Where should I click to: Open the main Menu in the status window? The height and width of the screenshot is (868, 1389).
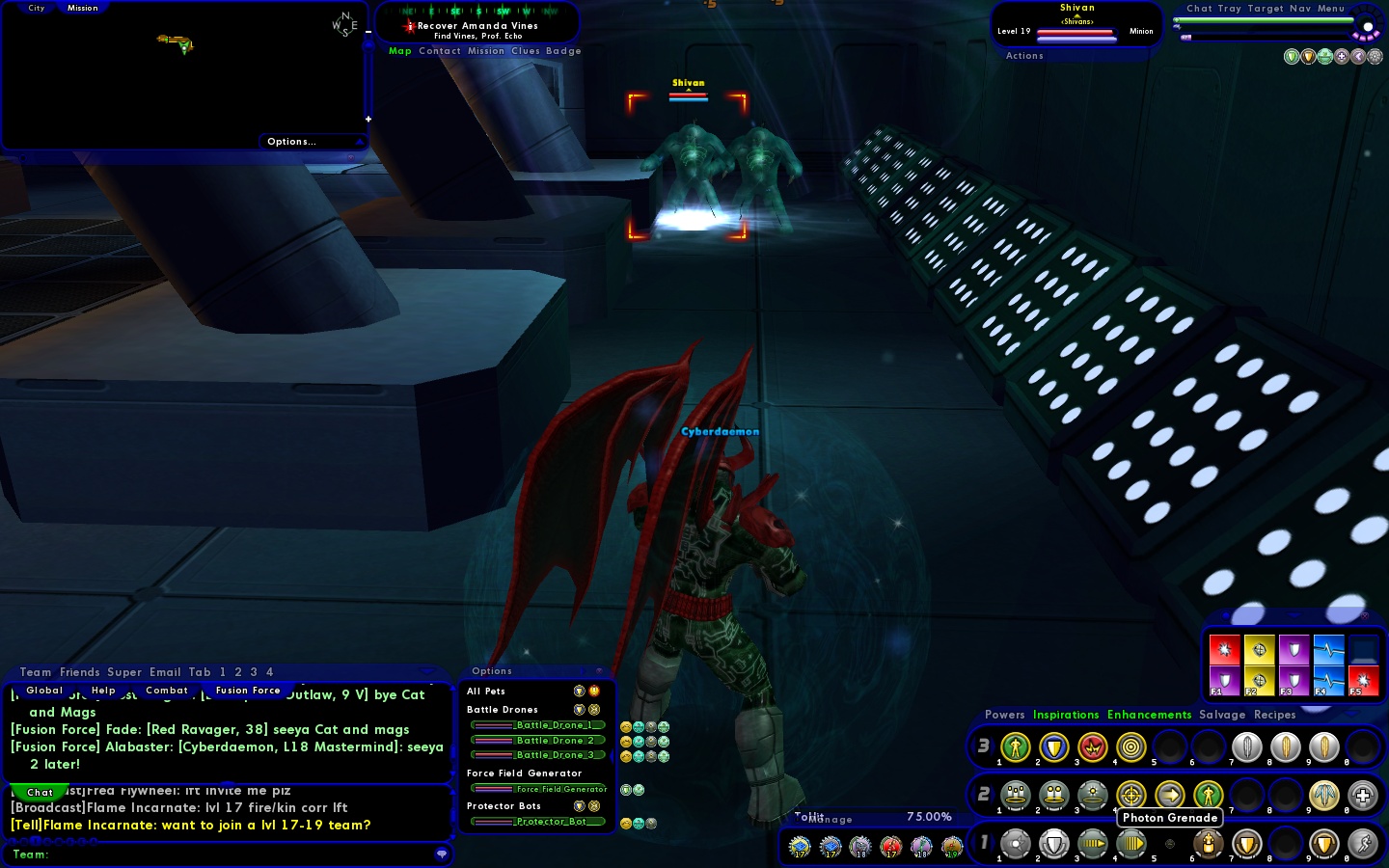[x=1331, y=9]
